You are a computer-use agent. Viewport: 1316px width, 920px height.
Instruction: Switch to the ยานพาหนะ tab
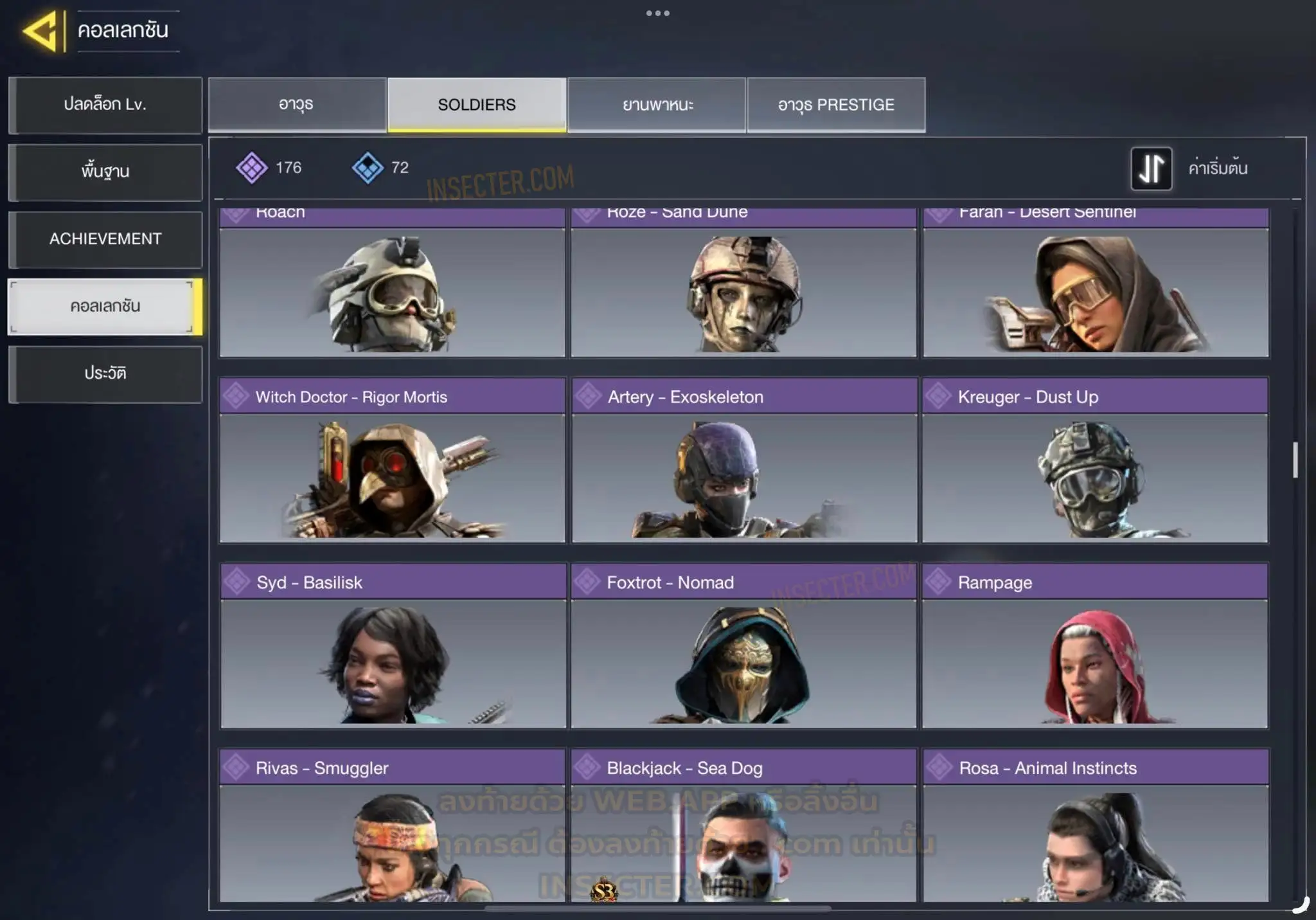[x=657, y=105]
